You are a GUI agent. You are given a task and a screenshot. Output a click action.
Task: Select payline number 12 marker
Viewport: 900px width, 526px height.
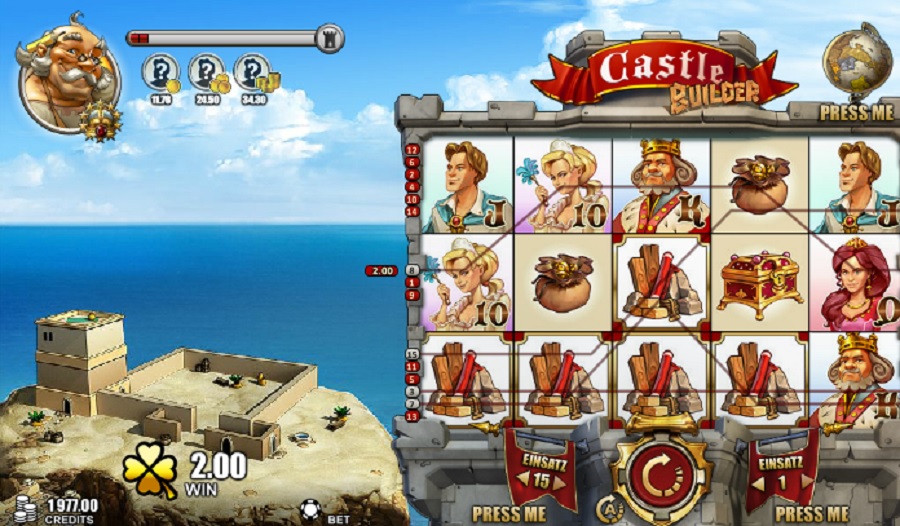click(x=412, y=150)
